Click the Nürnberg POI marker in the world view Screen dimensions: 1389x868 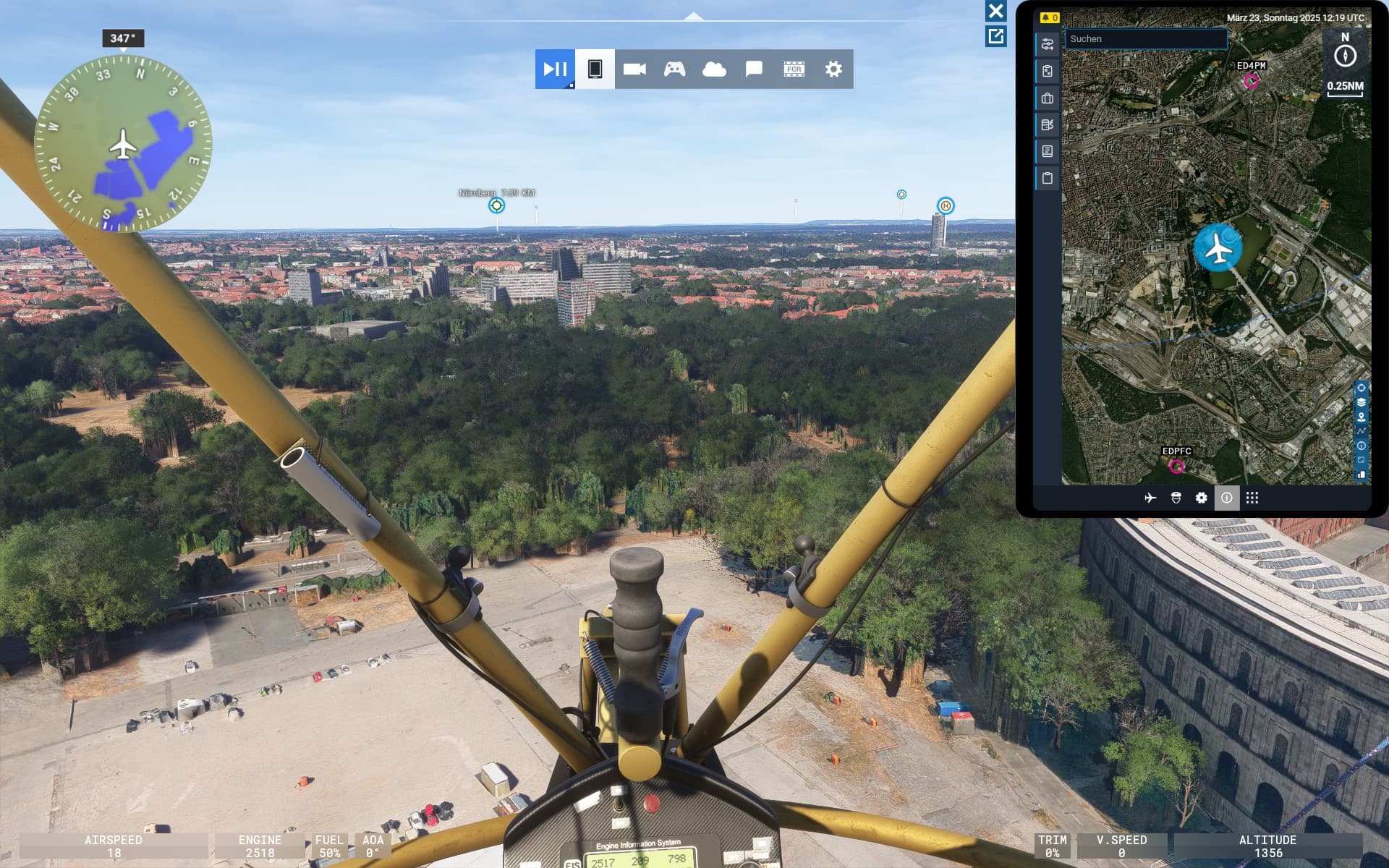[x=496, y=205]
